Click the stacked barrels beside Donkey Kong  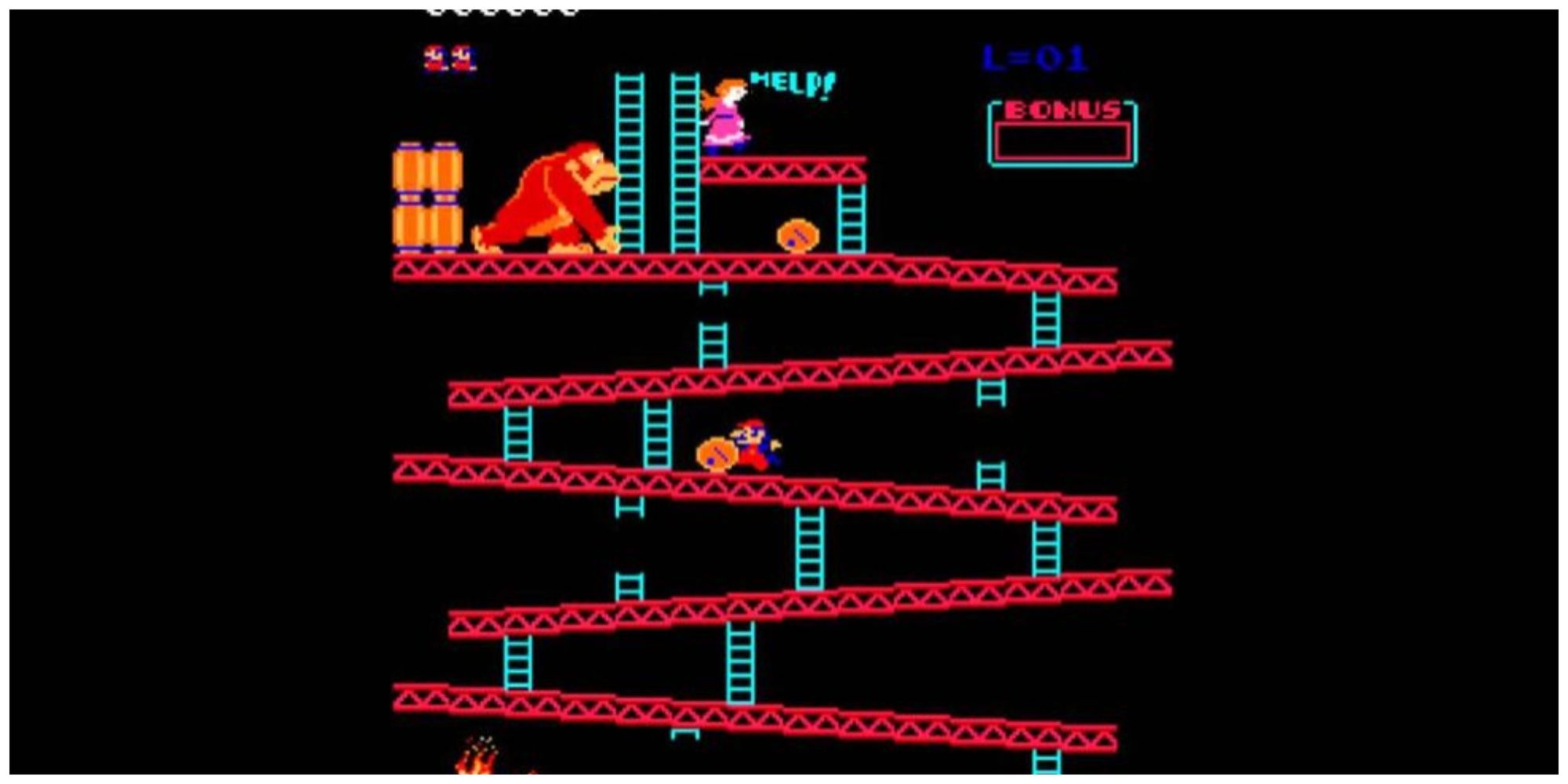427,196
